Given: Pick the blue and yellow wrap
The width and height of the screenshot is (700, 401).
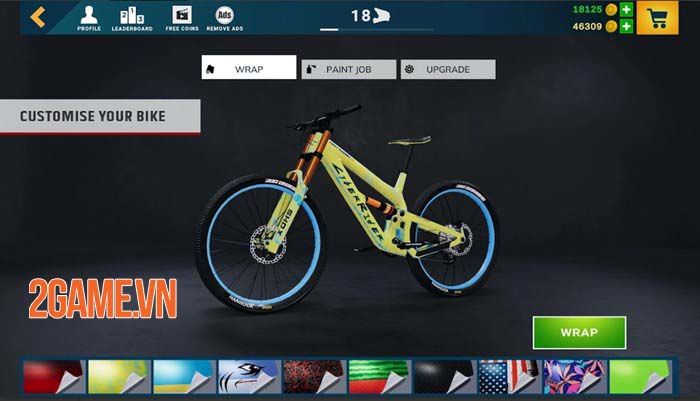Looking at the screenshot, I should pyautogui.click(x=182, y=376).
